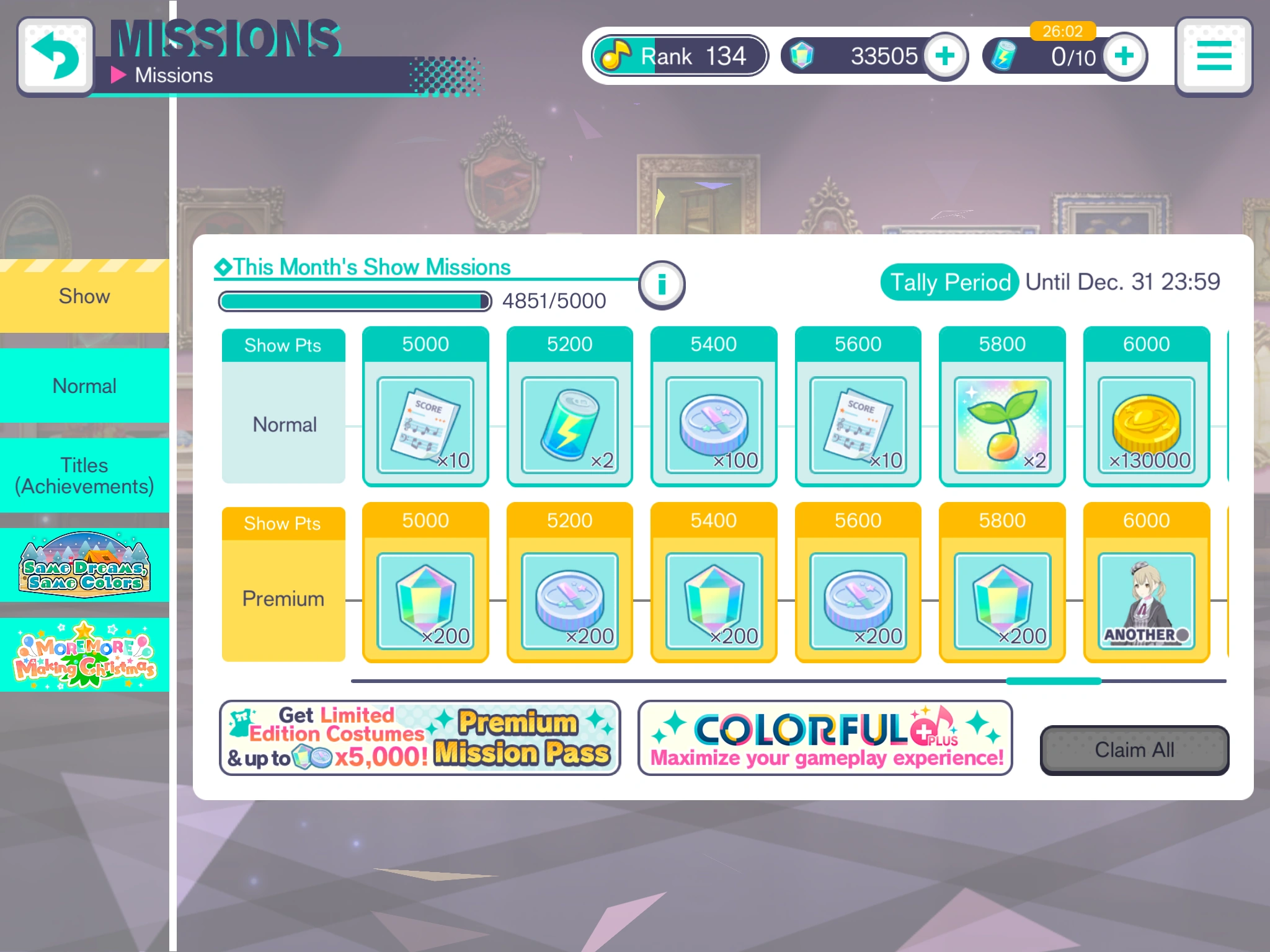
Task: Tap the plus to buy more crystals
Action: [945, 56]
